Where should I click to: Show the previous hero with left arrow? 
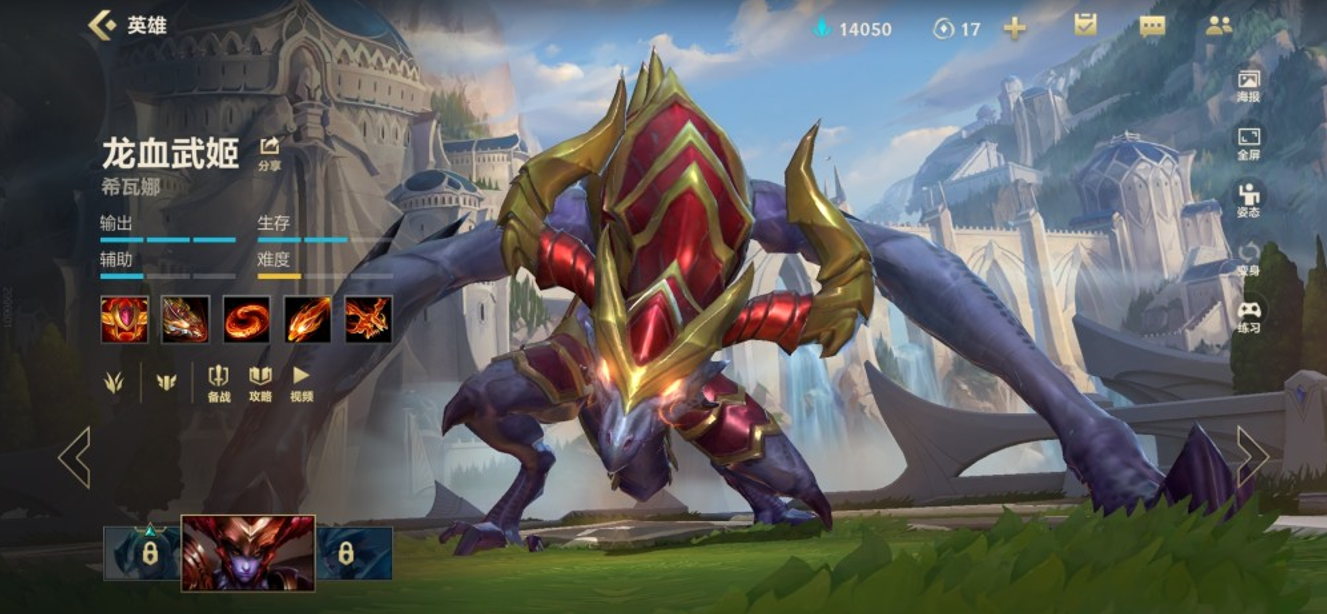tap(74, 457)
